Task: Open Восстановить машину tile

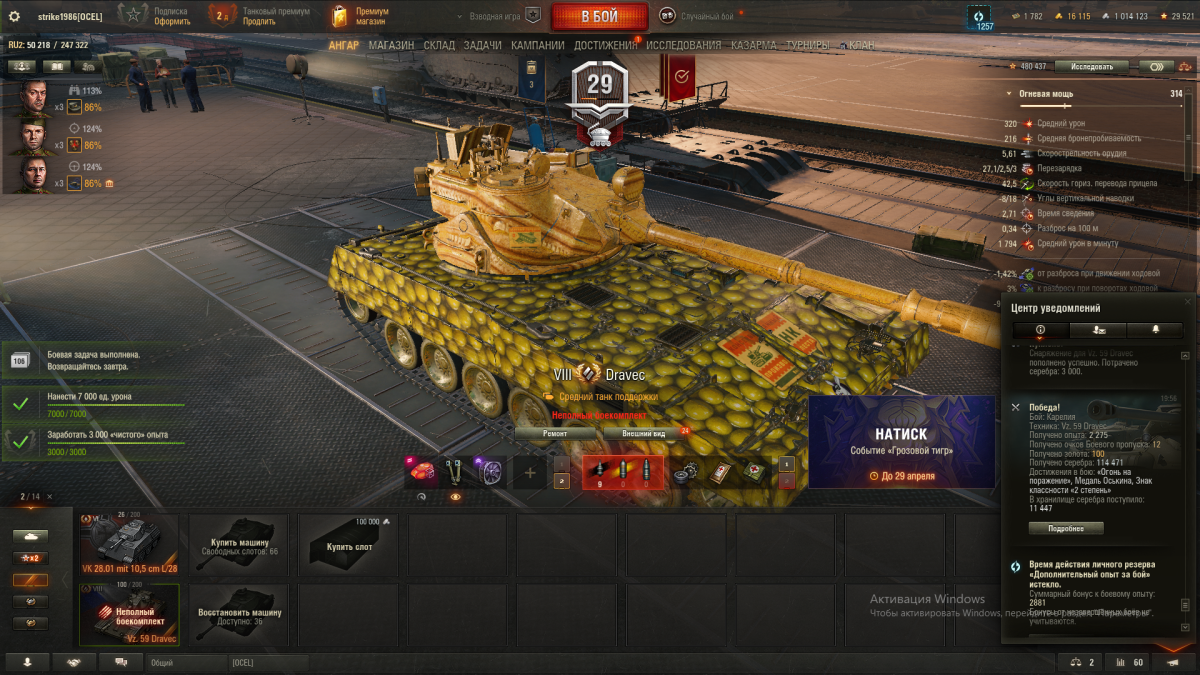Action: (238, 615)
